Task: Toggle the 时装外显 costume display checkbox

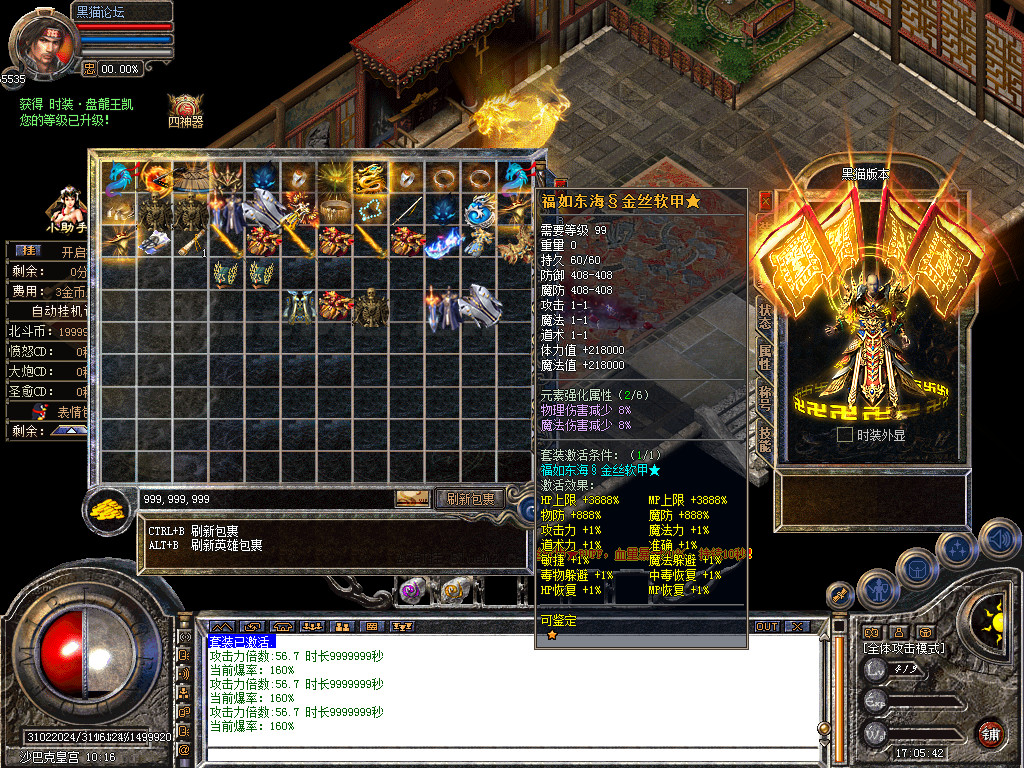Action: 845,435
